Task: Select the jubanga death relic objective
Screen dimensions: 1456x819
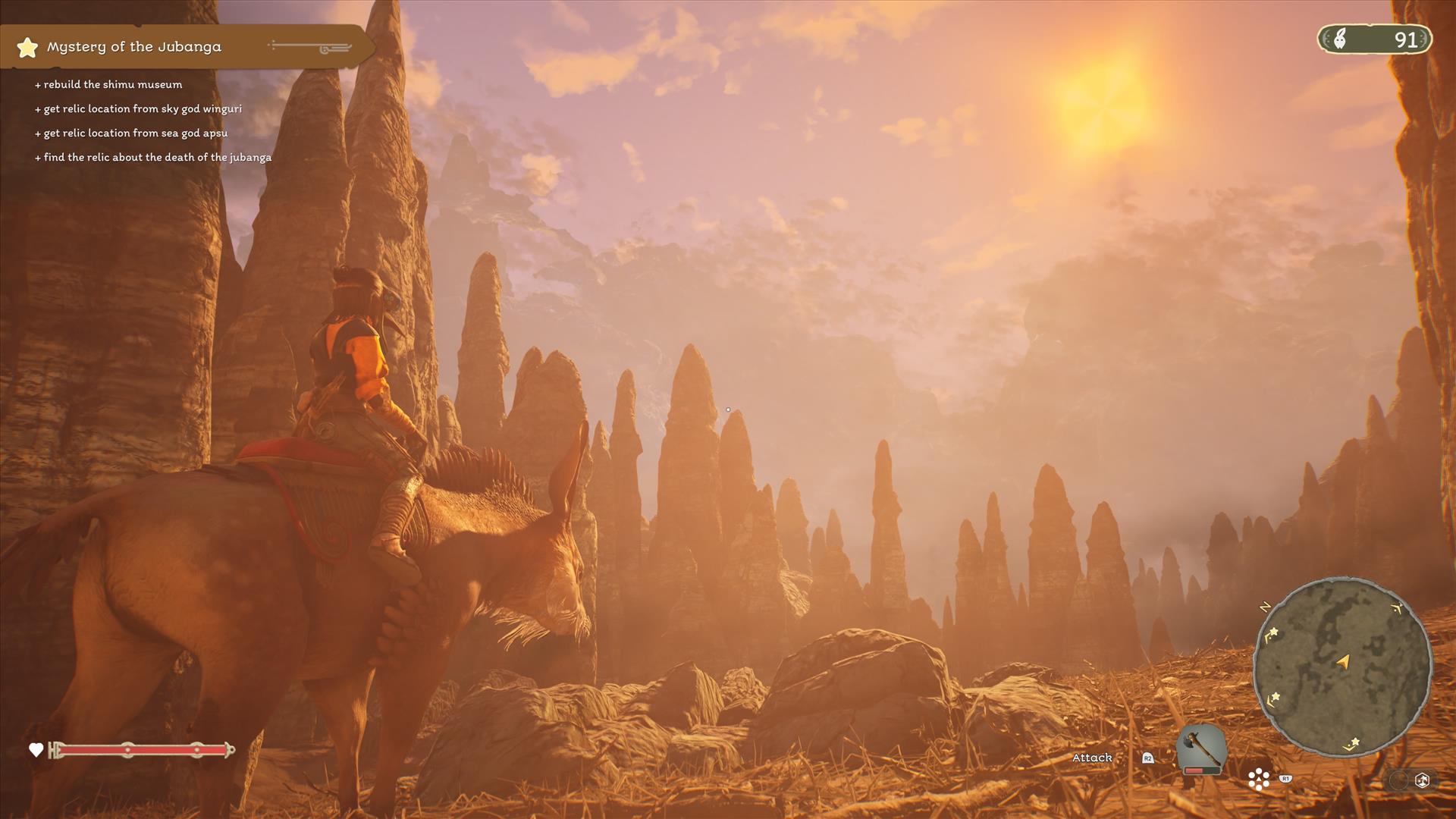Action: [x=157, y=157]
